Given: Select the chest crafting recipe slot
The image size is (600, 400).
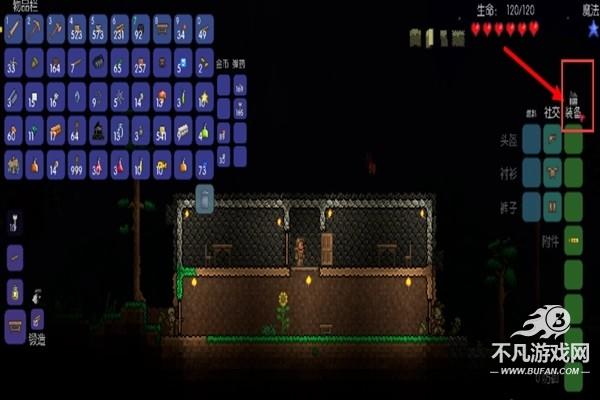Looking at the screenshot, I should pos(16,322).
